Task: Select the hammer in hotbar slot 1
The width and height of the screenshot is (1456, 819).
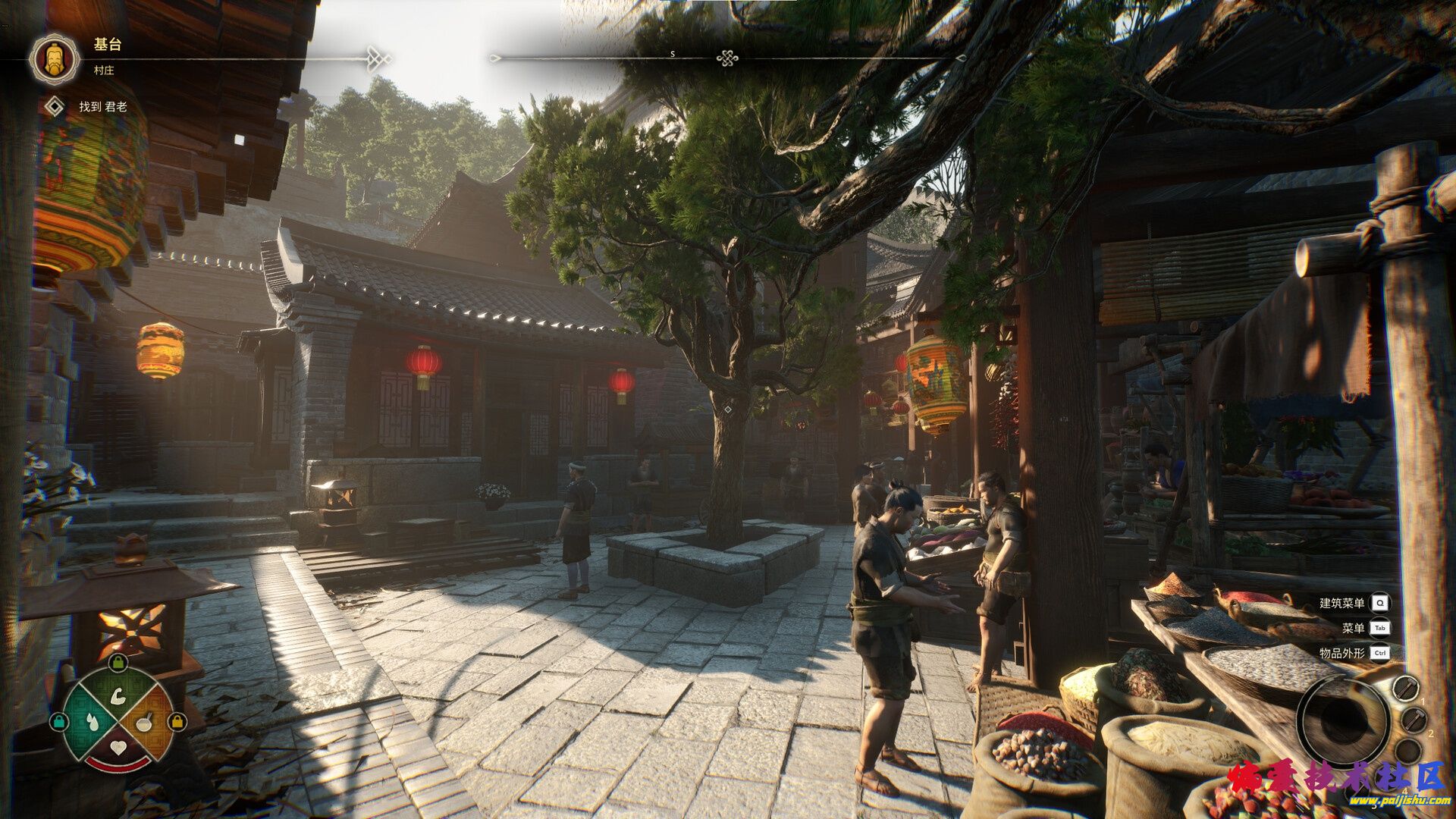Action: 1405,688
